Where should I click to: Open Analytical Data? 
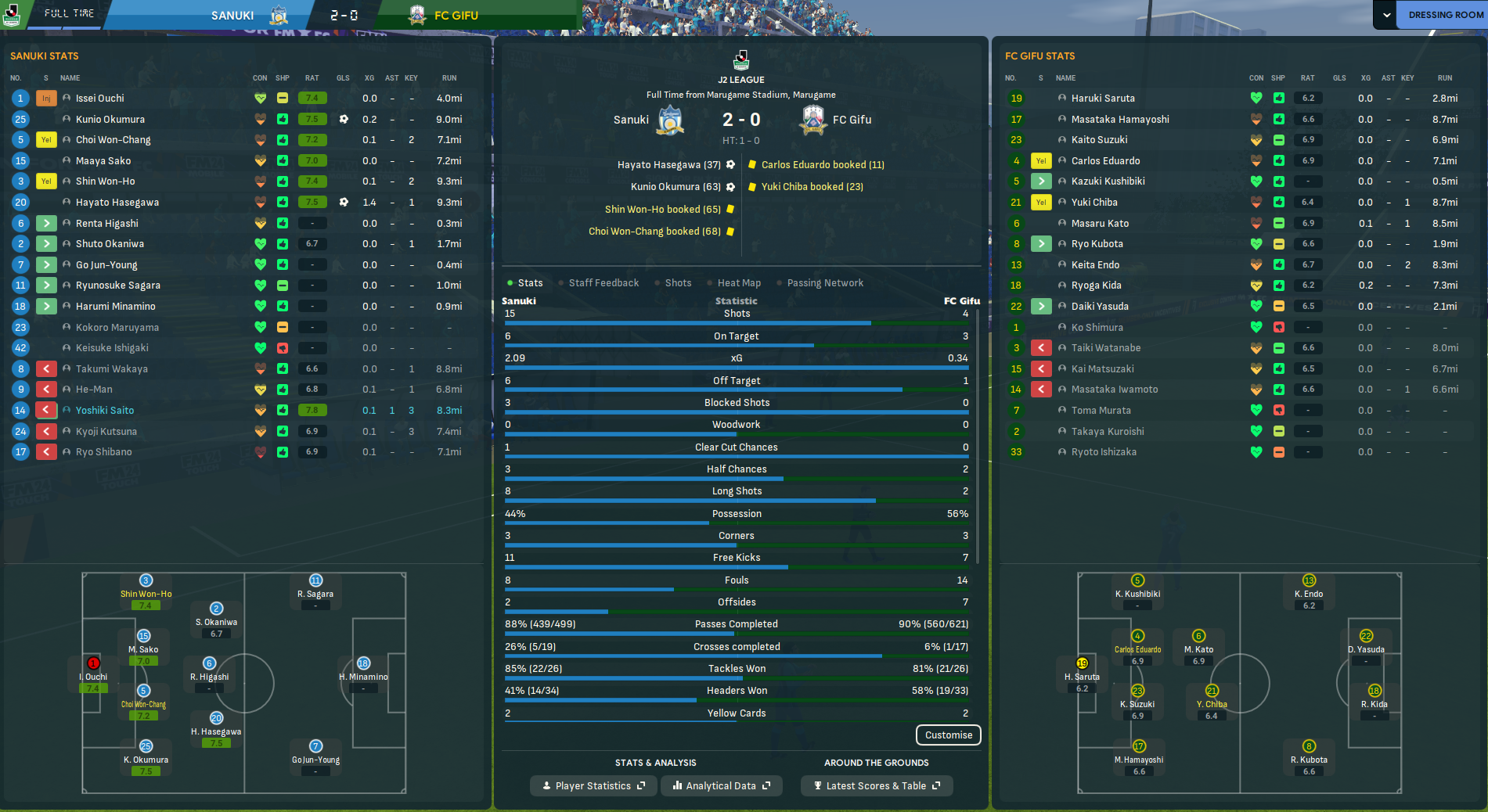point(721,786)
